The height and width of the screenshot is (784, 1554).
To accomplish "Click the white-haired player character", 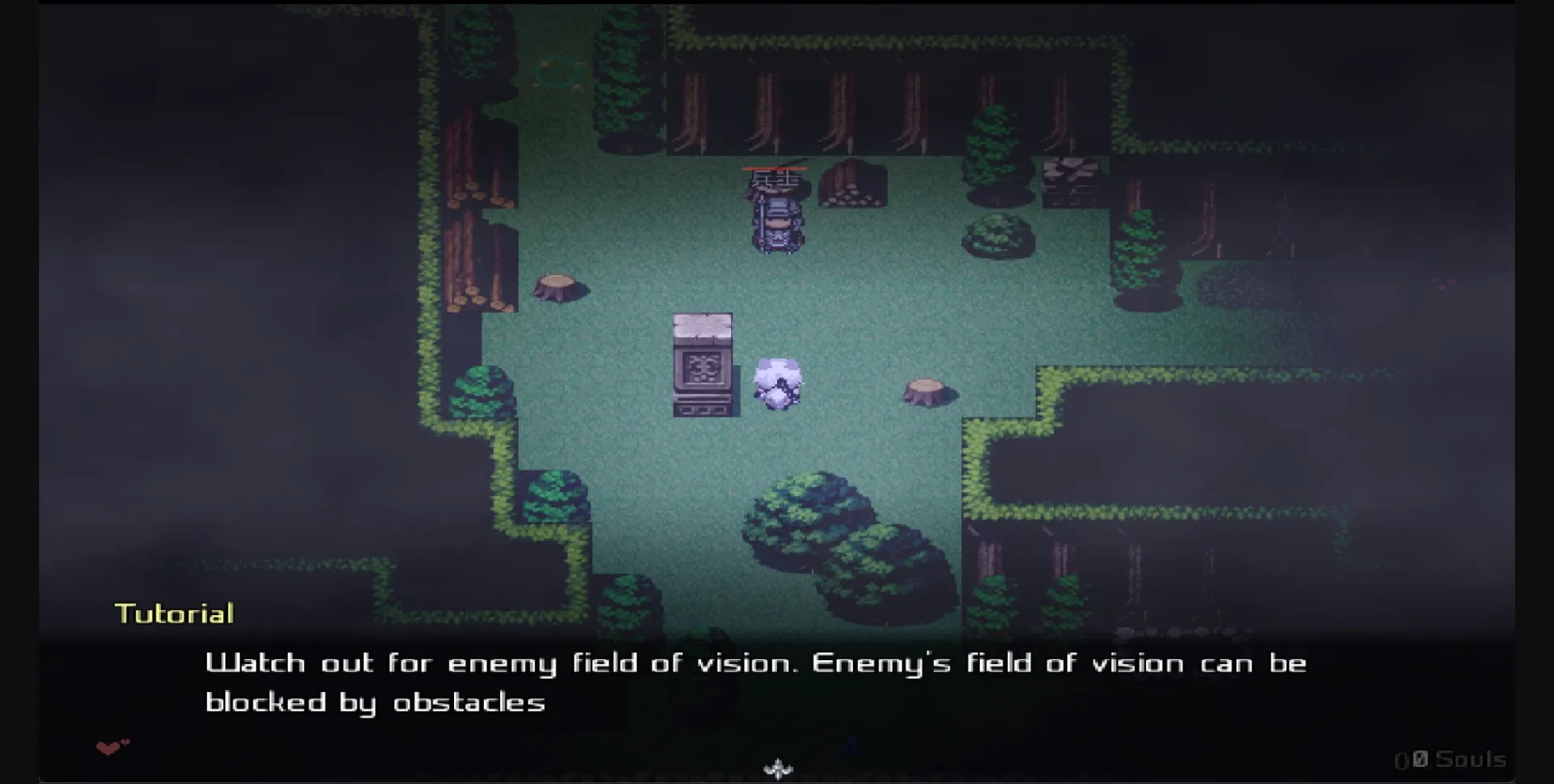I will pos(779,384).
